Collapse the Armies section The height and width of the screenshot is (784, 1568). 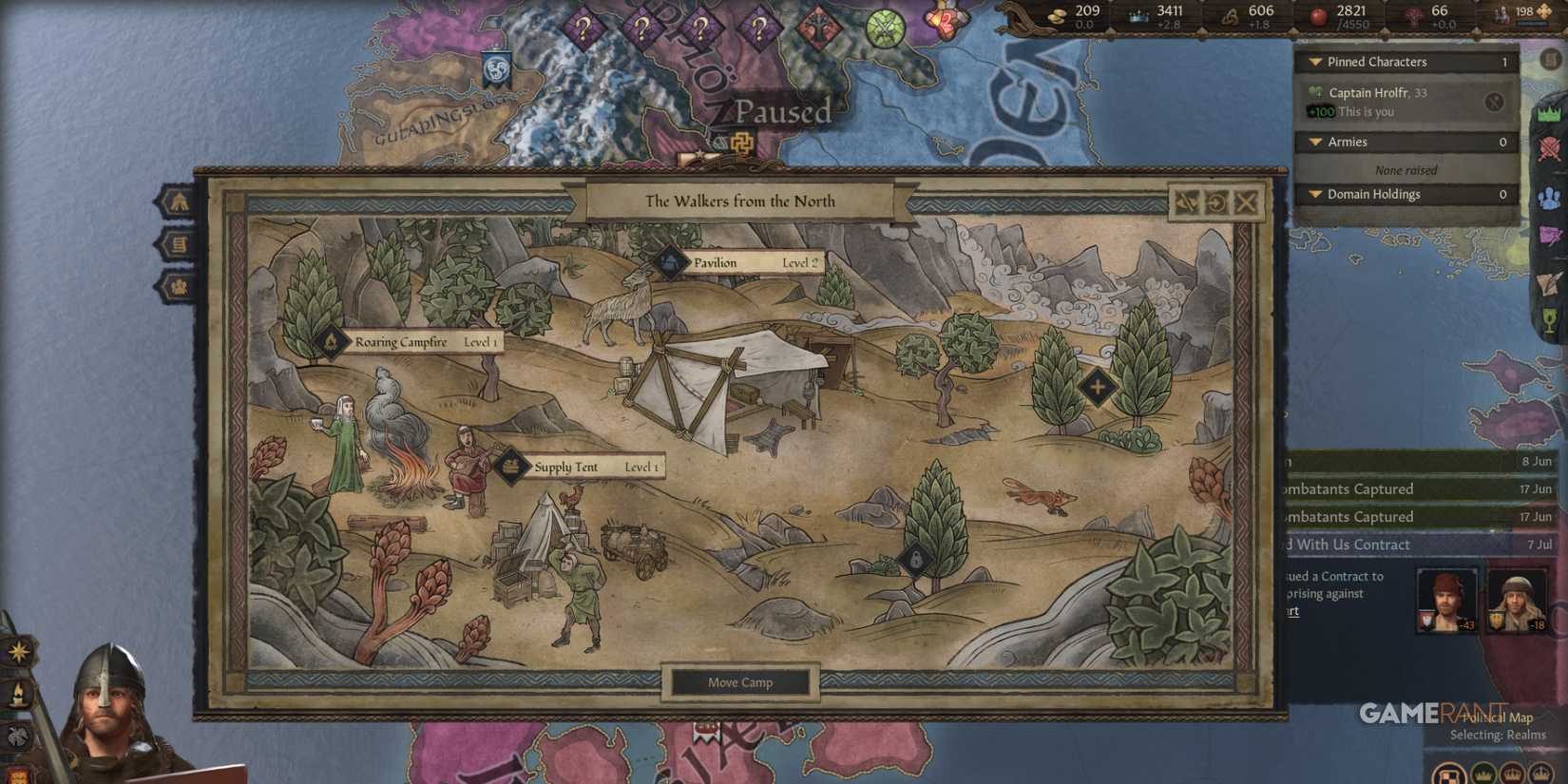[x=1314, y=142]
